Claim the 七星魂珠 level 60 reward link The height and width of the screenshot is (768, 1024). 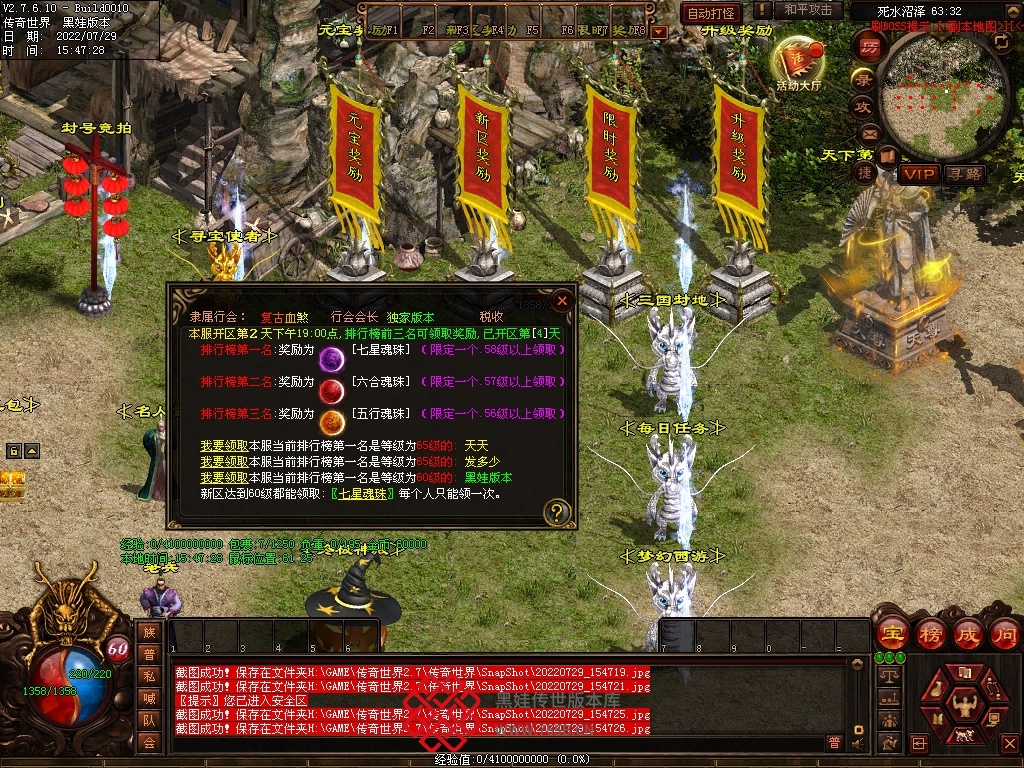click(361, 493)
